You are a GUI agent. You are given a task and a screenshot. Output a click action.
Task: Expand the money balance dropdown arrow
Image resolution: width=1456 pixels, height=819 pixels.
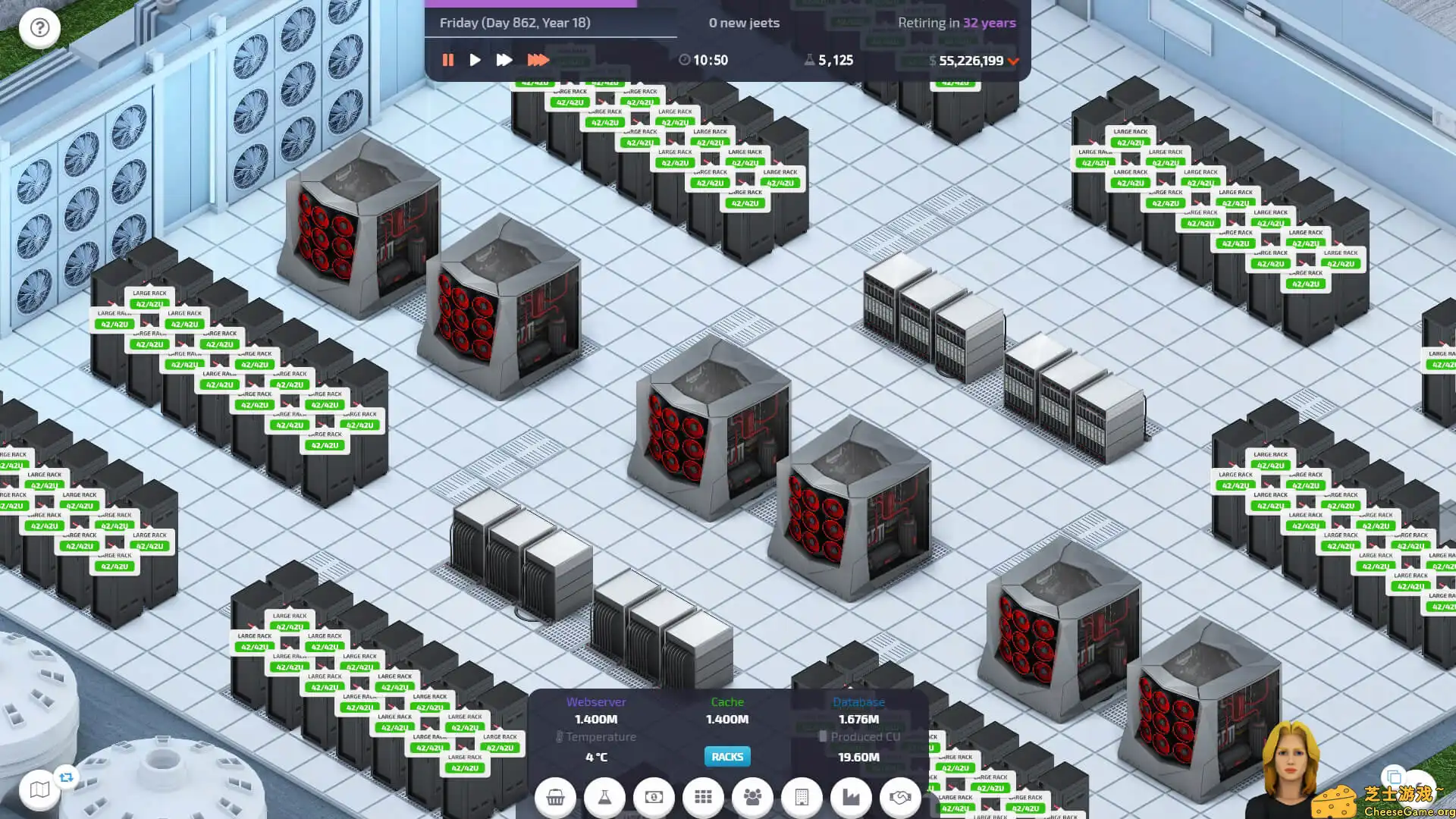(1014, 61)
